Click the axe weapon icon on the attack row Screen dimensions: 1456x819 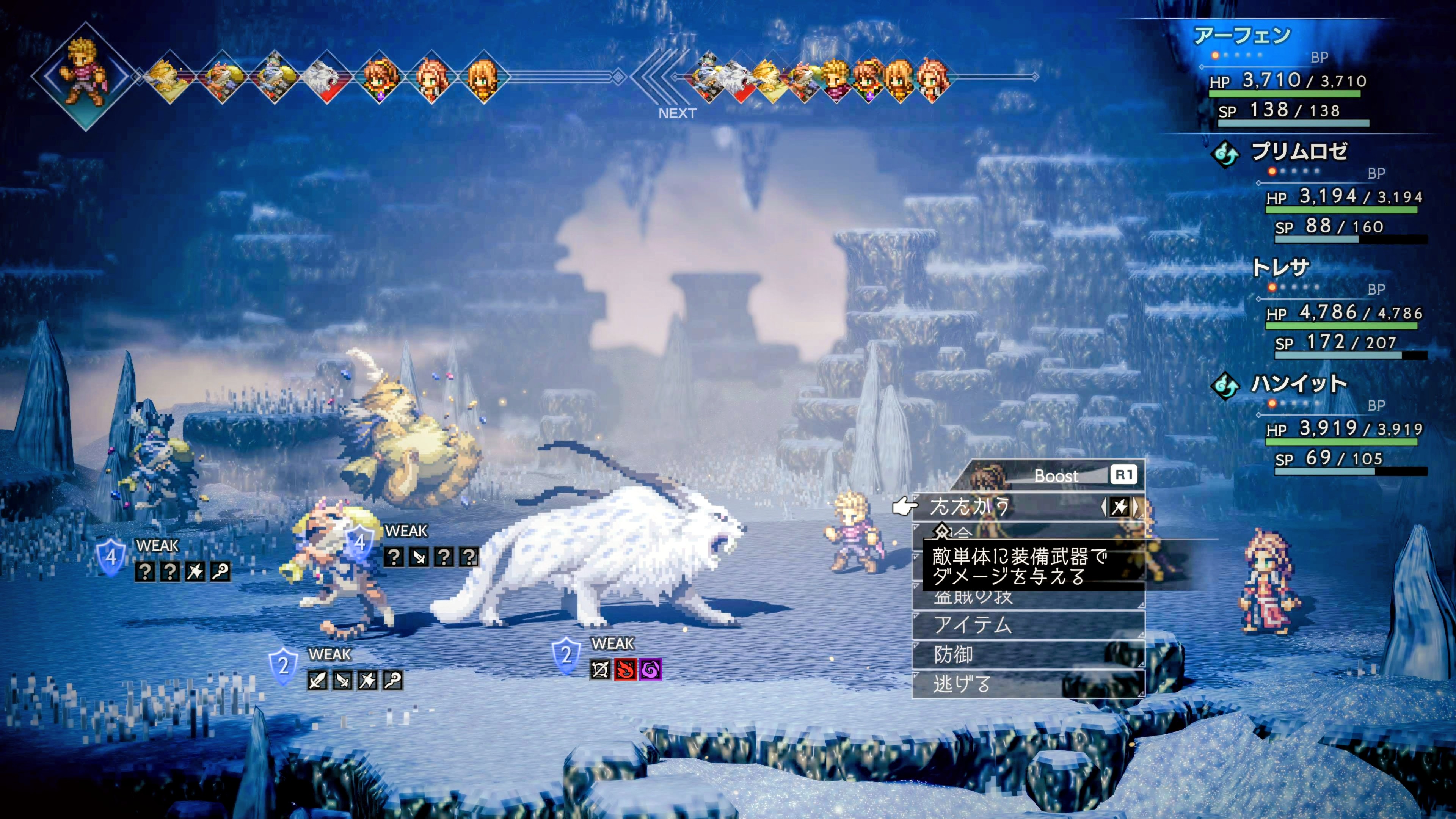(x=1120, y=507)
